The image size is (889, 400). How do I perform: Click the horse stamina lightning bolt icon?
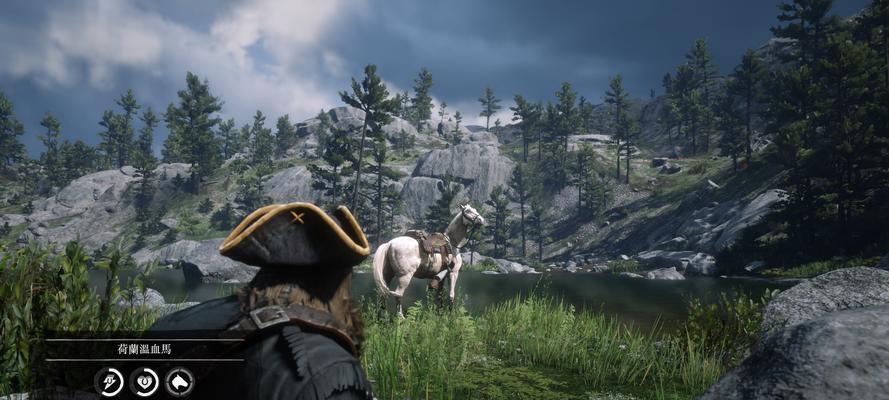pyautogui.click(x=109, y=381)
